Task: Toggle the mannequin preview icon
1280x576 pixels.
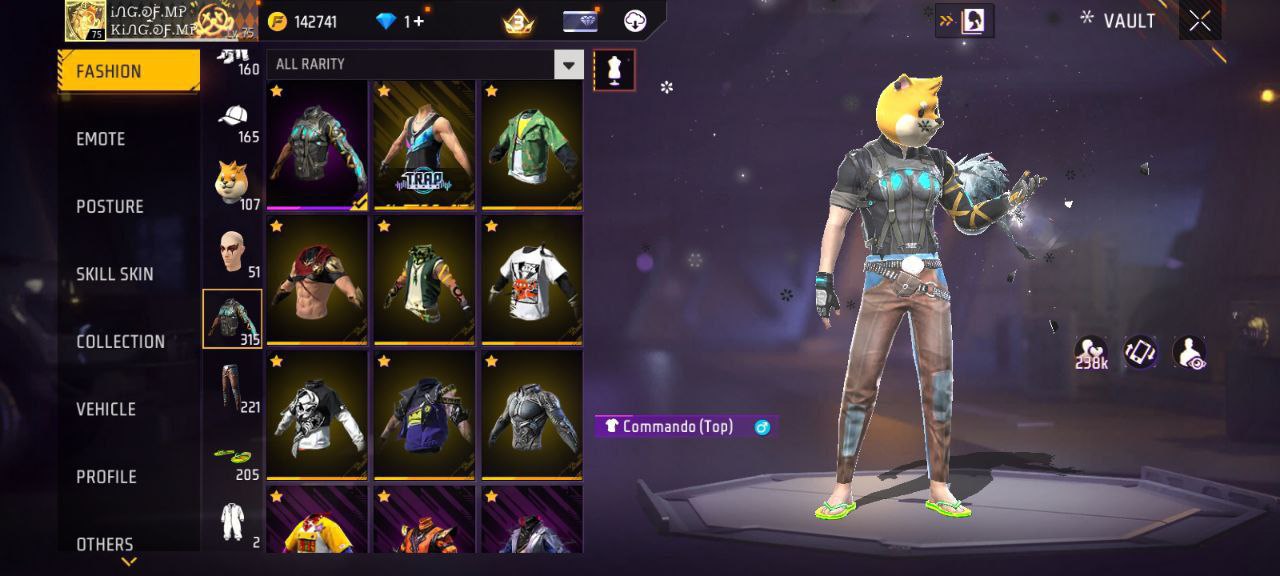Action: (614, 70)
